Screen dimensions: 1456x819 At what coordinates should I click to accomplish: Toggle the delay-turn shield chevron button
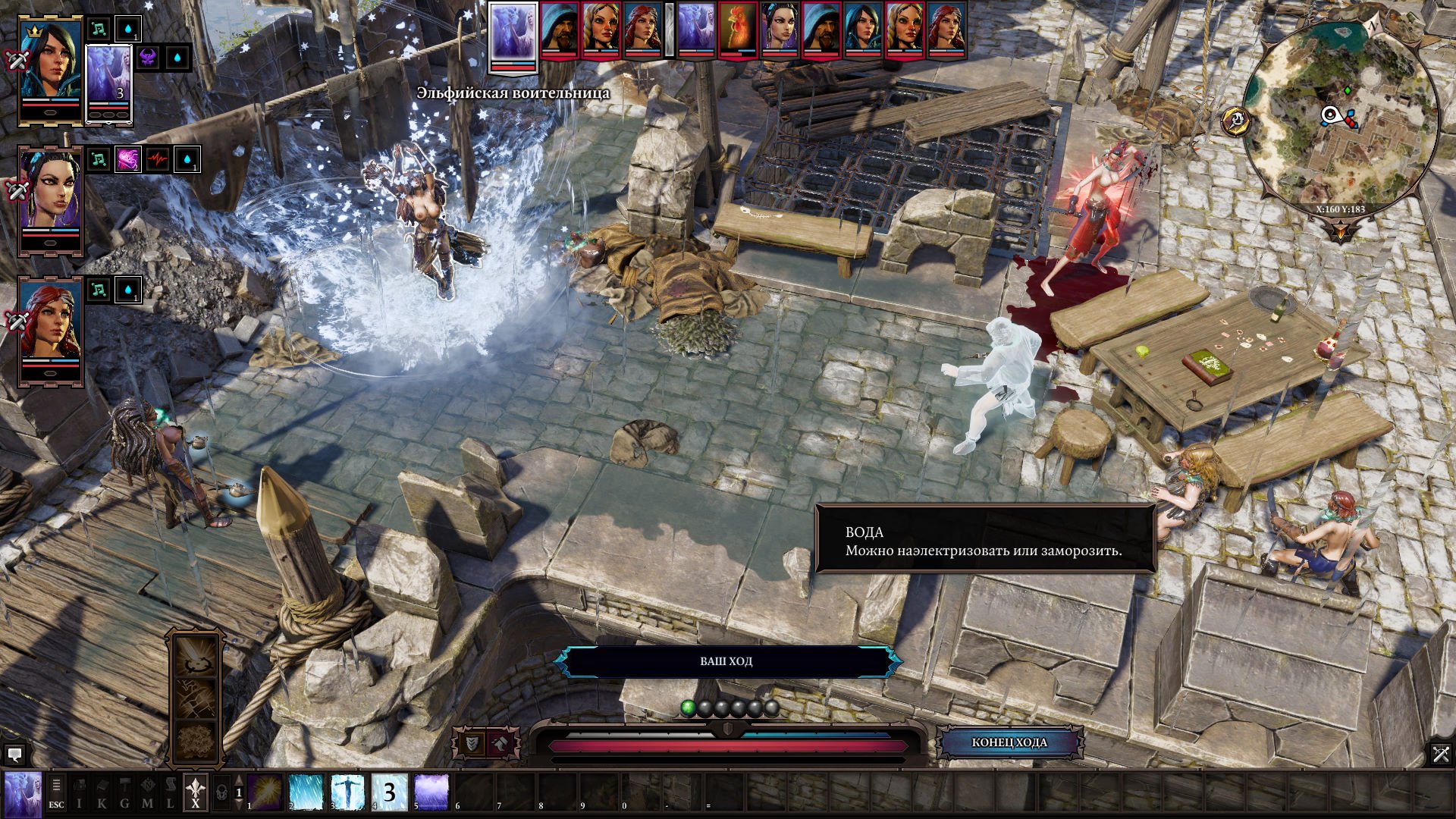472,743
